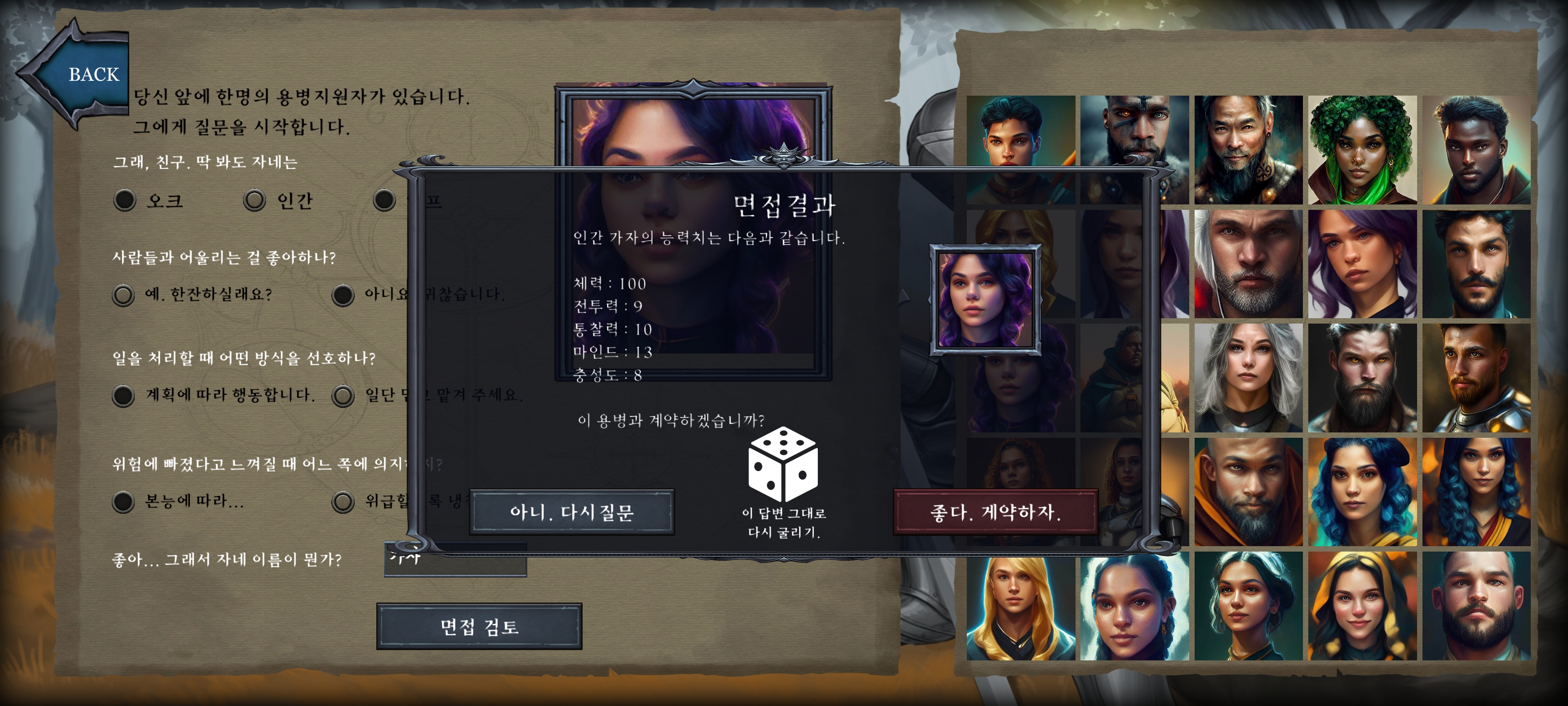1568x706 pixels.
Task: Select the '인간' race option
Action: [x=254, y=201]
